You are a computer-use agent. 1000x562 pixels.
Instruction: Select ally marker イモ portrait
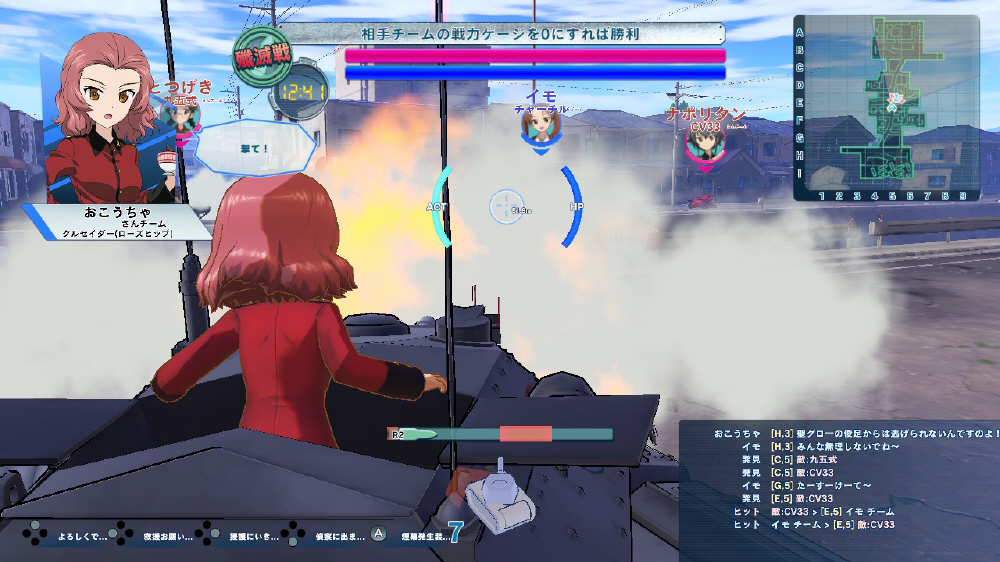(540, 126)
